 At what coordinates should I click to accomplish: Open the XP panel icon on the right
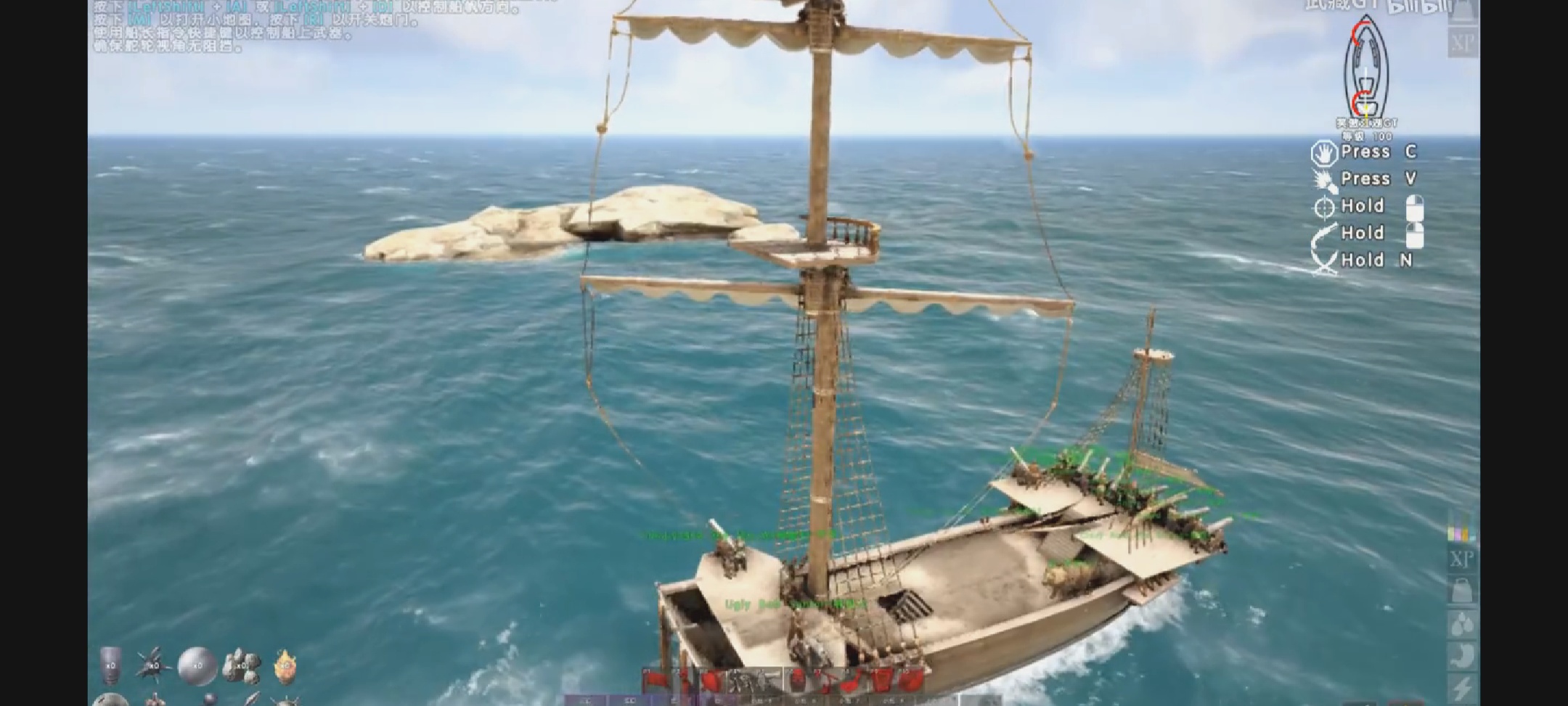point(1462,558)
